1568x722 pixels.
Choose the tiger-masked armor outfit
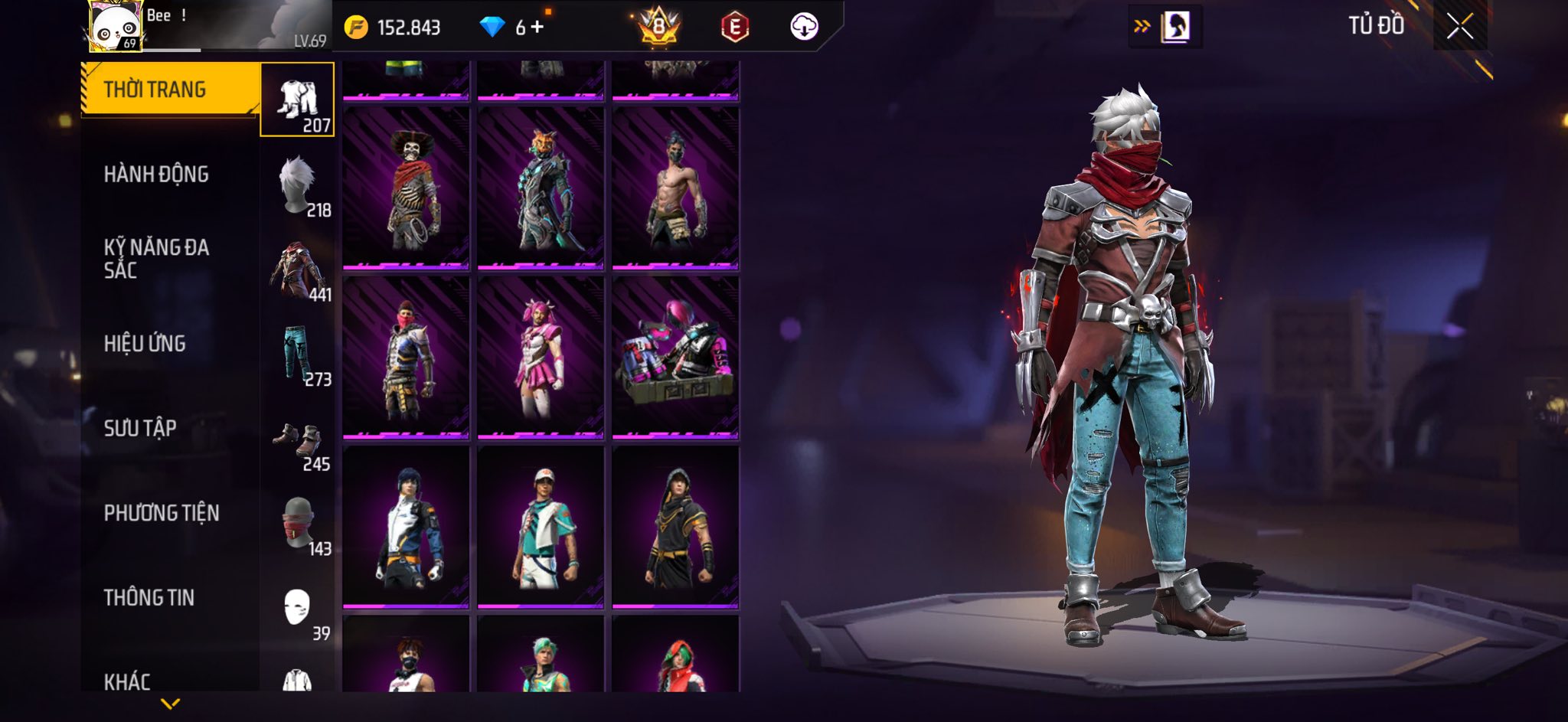(541, 188)
